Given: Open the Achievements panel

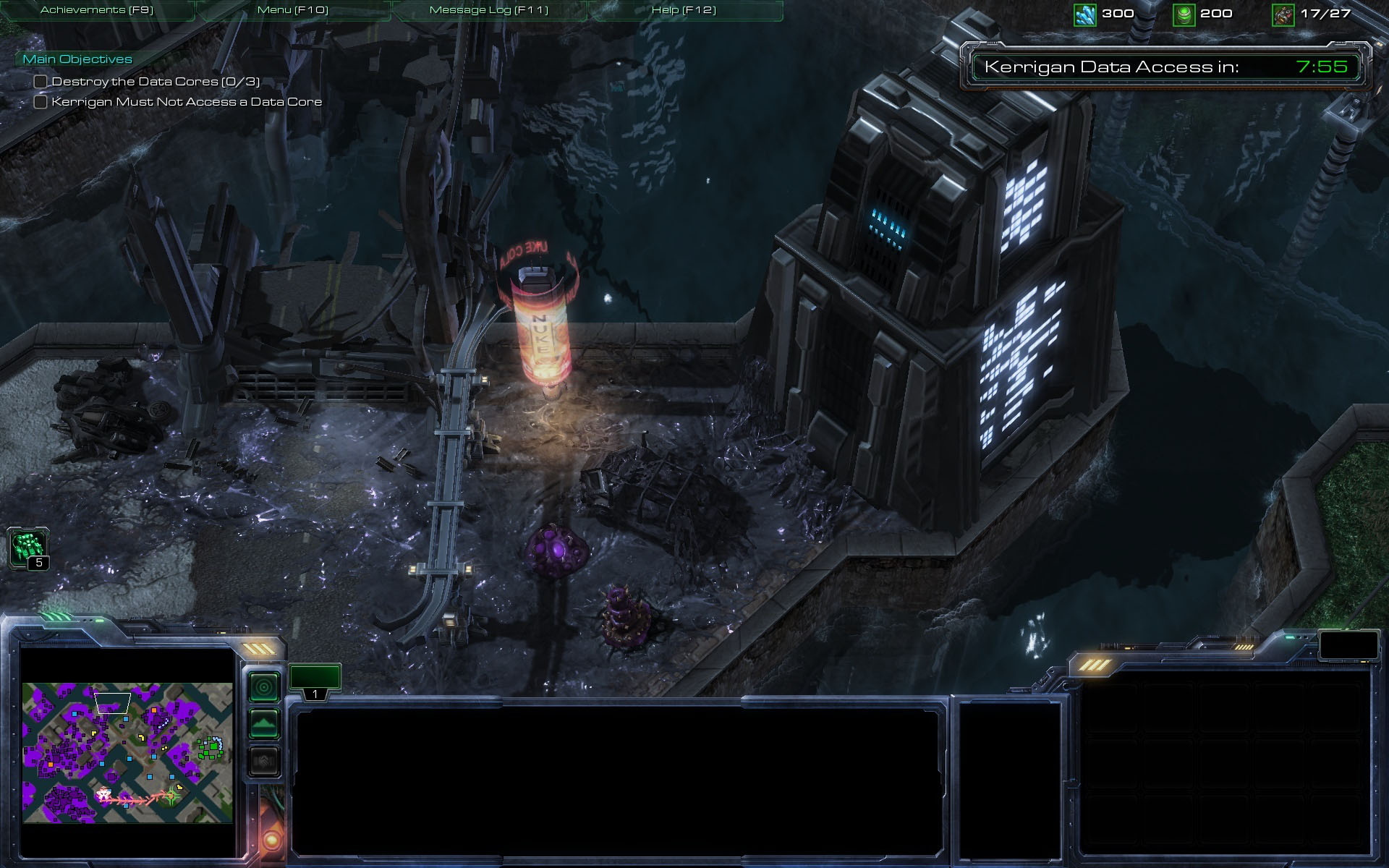Looking at the screenshot, I should (x=97, y=10).
